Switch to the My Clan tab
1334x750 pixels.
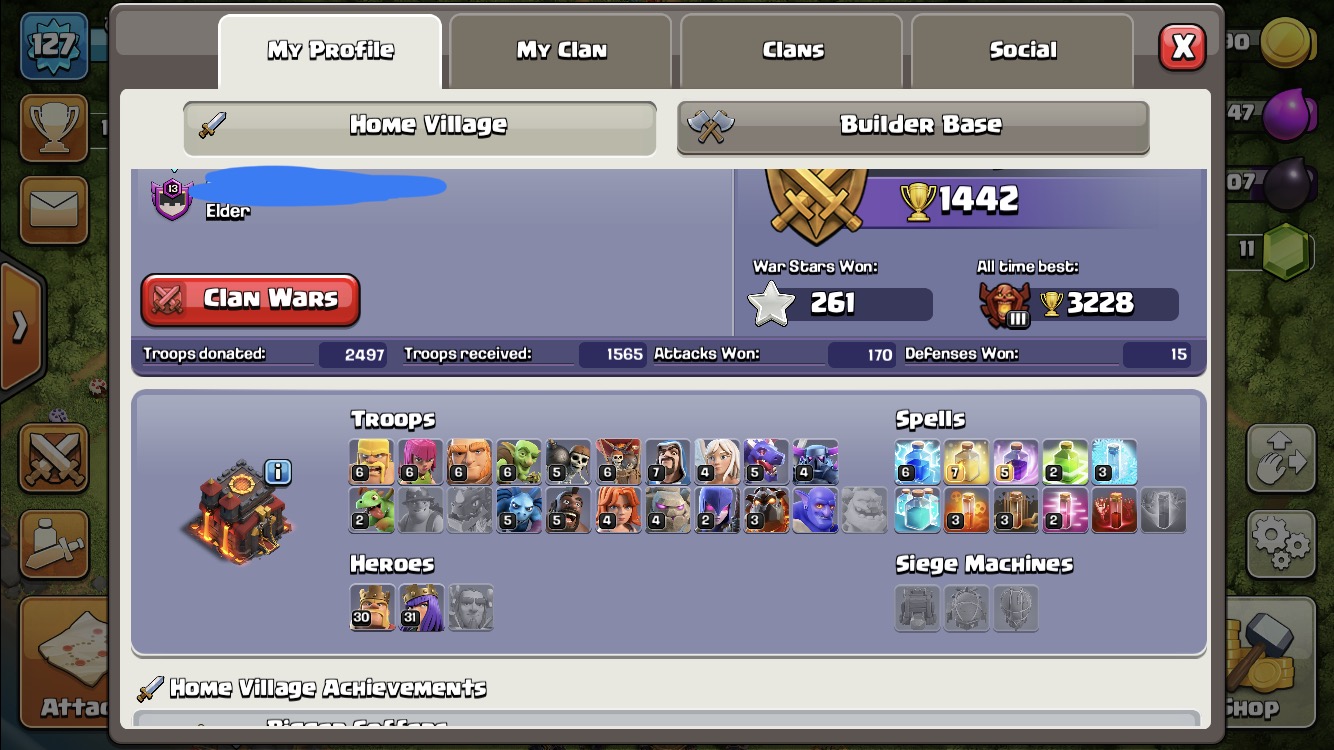click(561, 50)
